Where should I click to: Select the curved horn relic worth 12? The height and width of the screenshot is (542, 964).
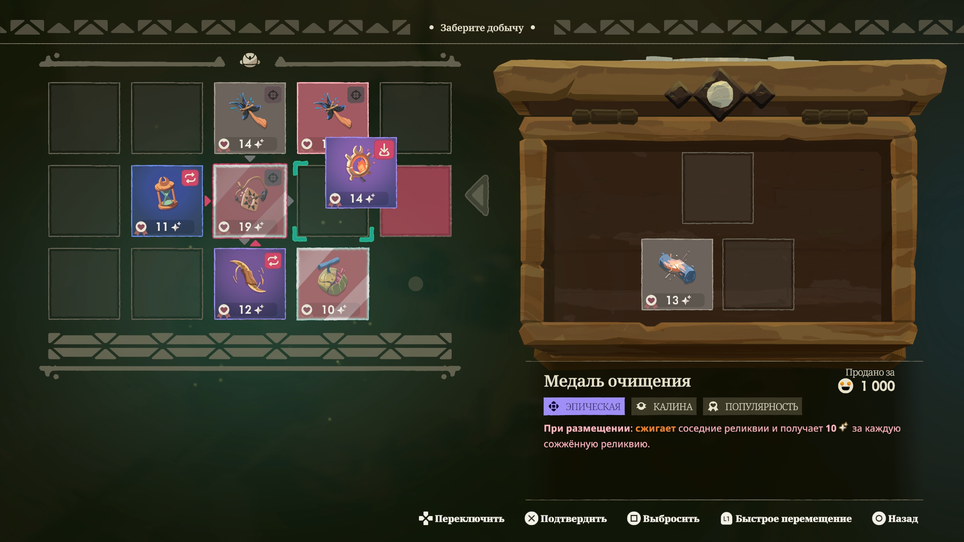(x=249, y=283)
